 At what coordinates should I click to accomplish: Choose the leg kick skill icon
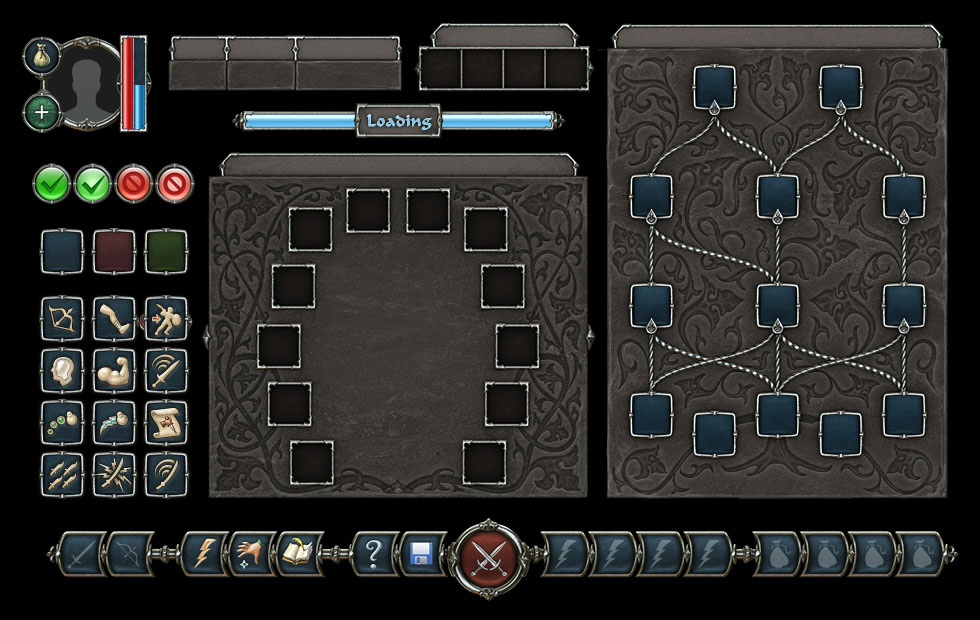[x=113, y=317]
